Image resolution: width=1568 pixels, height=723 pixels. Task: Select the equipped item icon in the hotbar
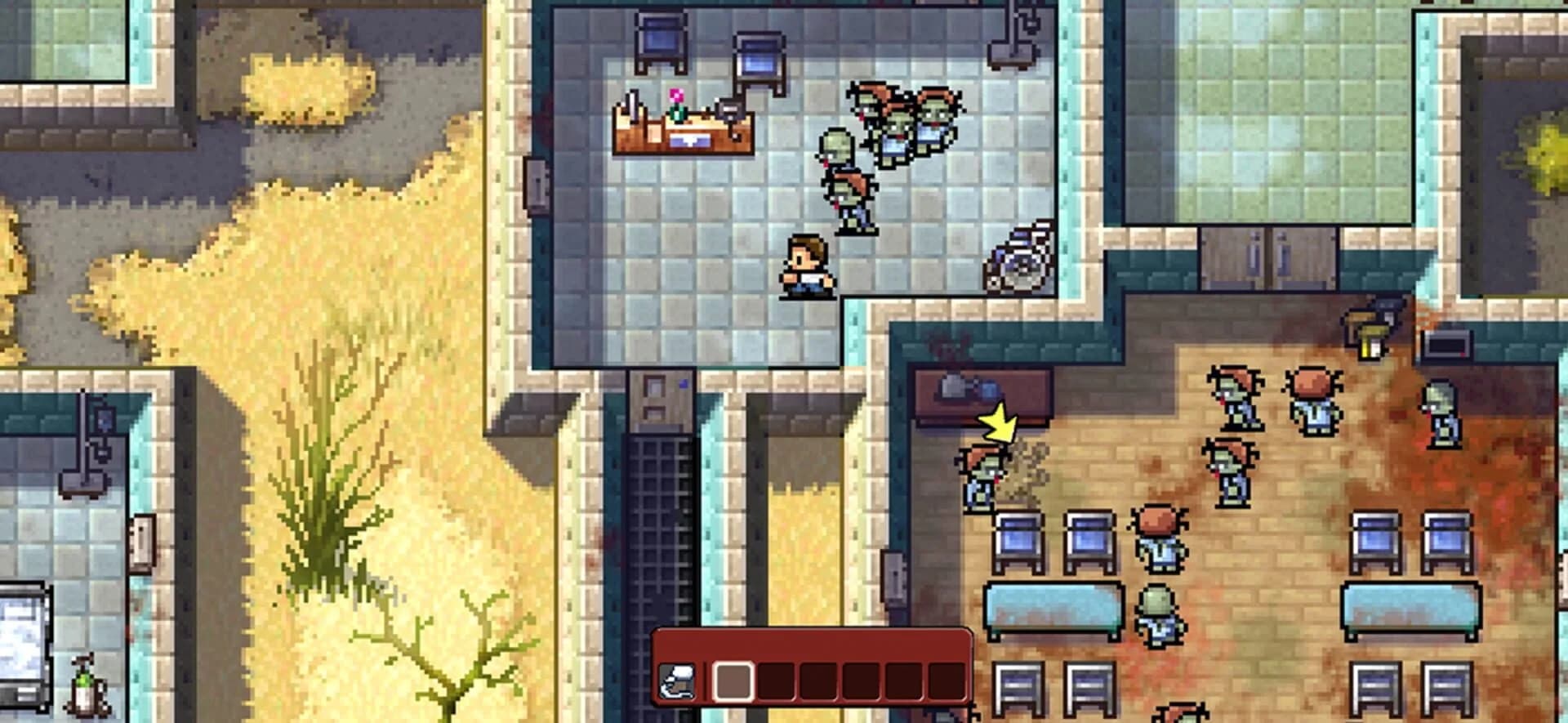(675, 680)
